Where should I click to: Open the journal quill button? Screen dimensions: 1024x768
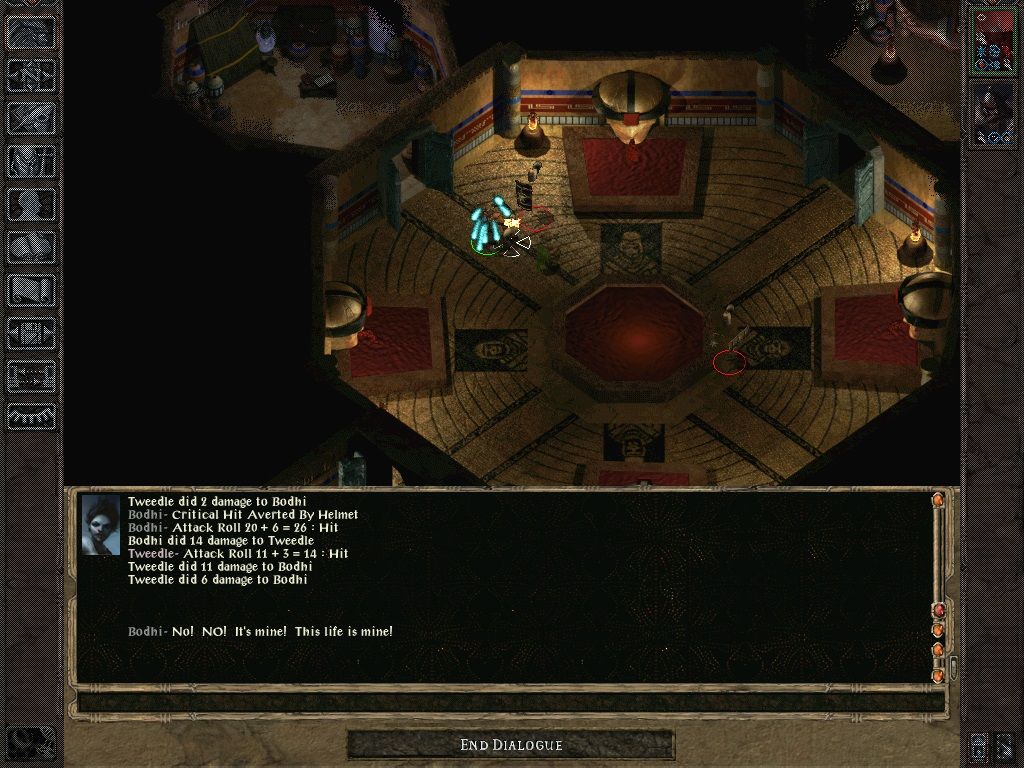(x=31, y=118)
